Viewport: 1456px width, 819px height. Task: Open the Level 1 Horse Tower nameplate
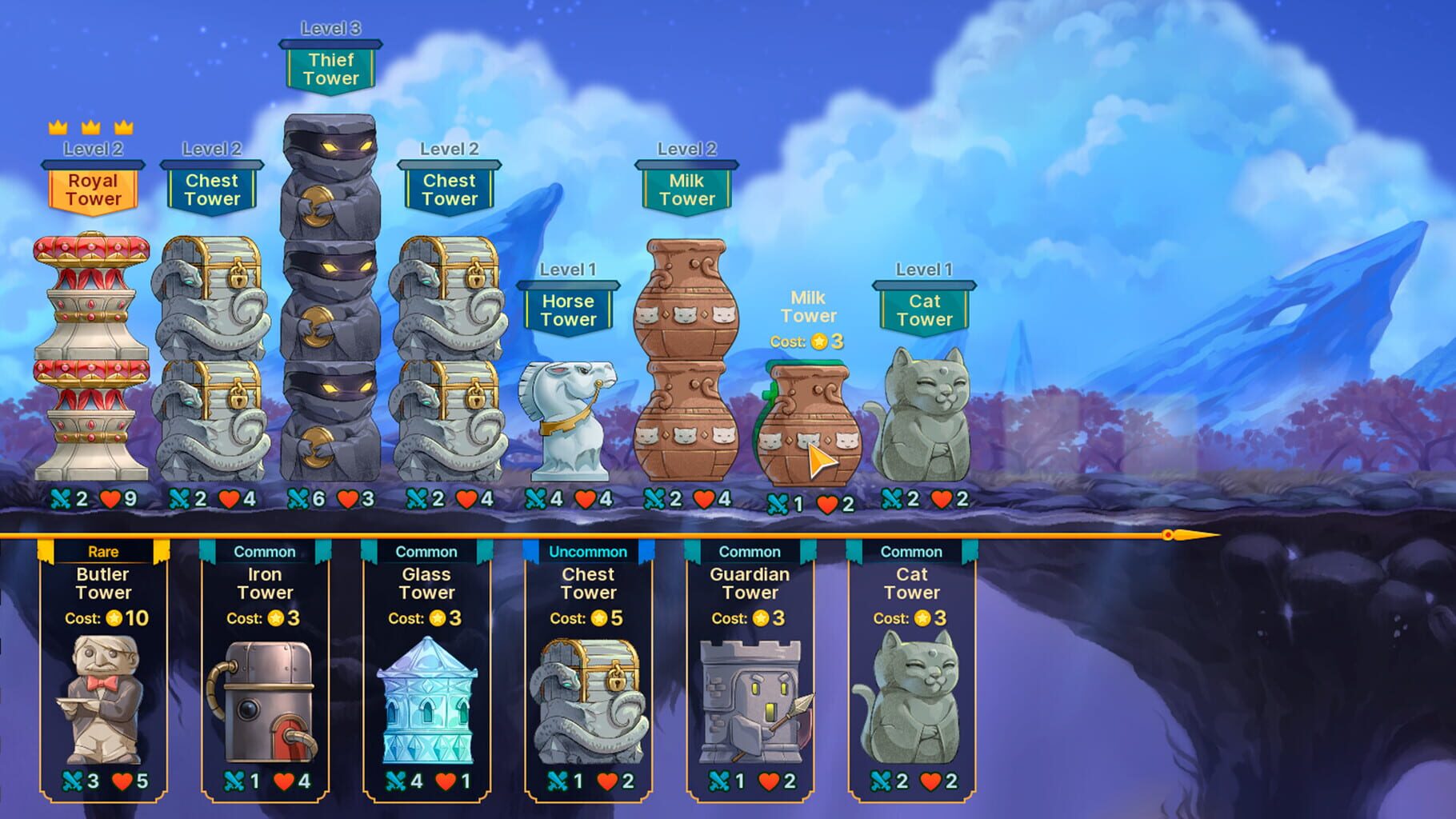point(569,309)
